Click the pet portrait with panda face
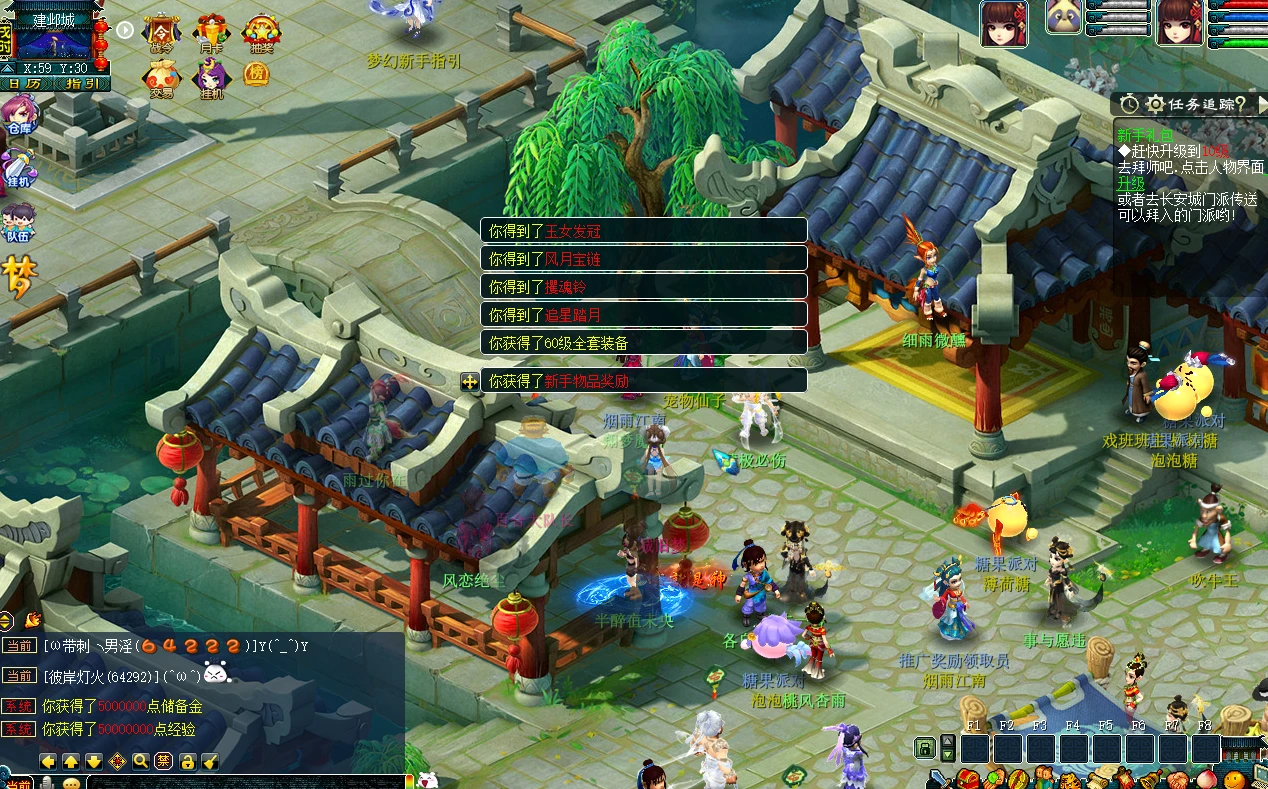This screenshot has height=789, width=1268. click(1064, 16)
